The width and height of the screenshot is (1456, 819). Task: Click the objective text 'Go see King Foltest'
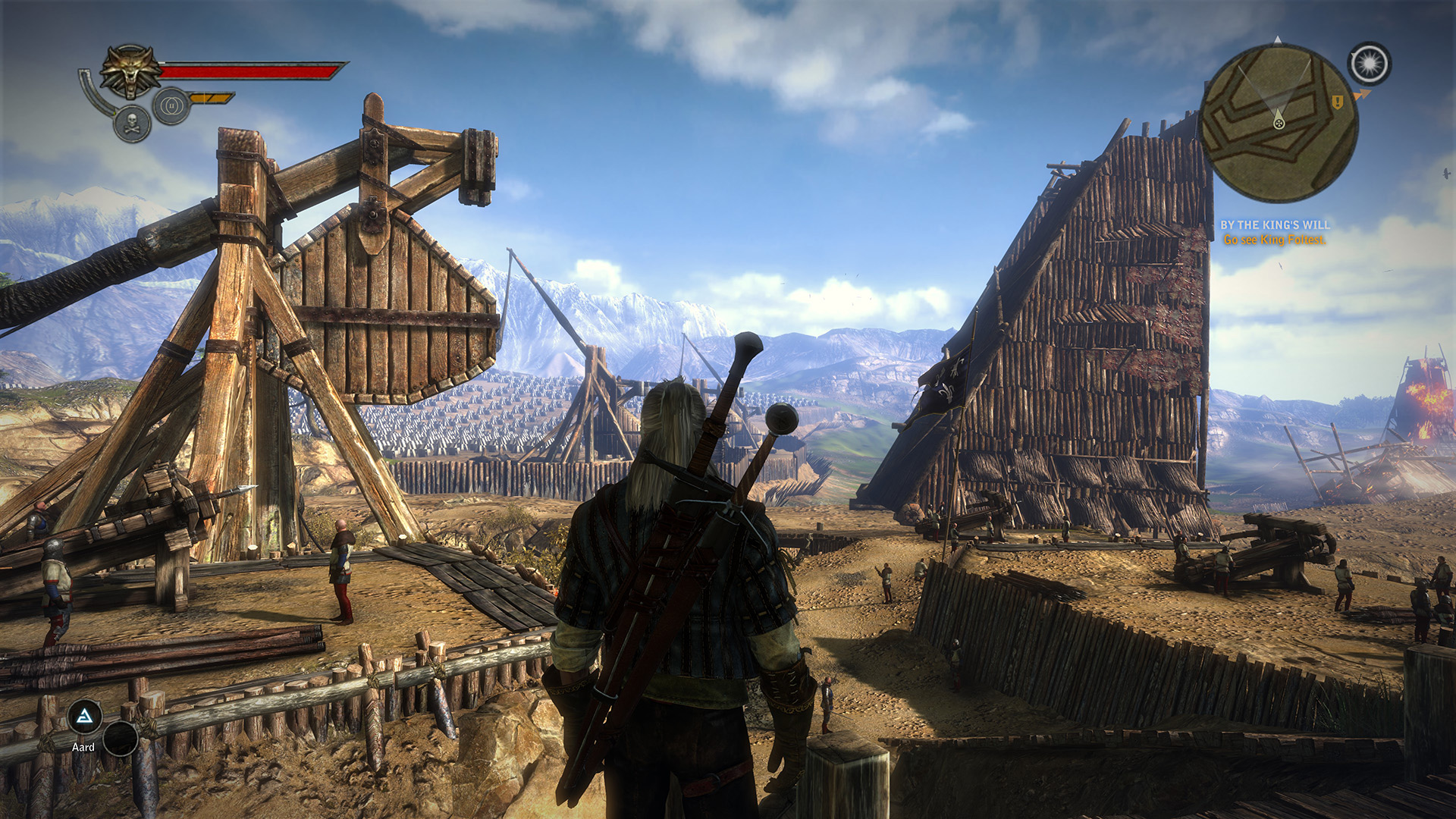(1275, 240)
